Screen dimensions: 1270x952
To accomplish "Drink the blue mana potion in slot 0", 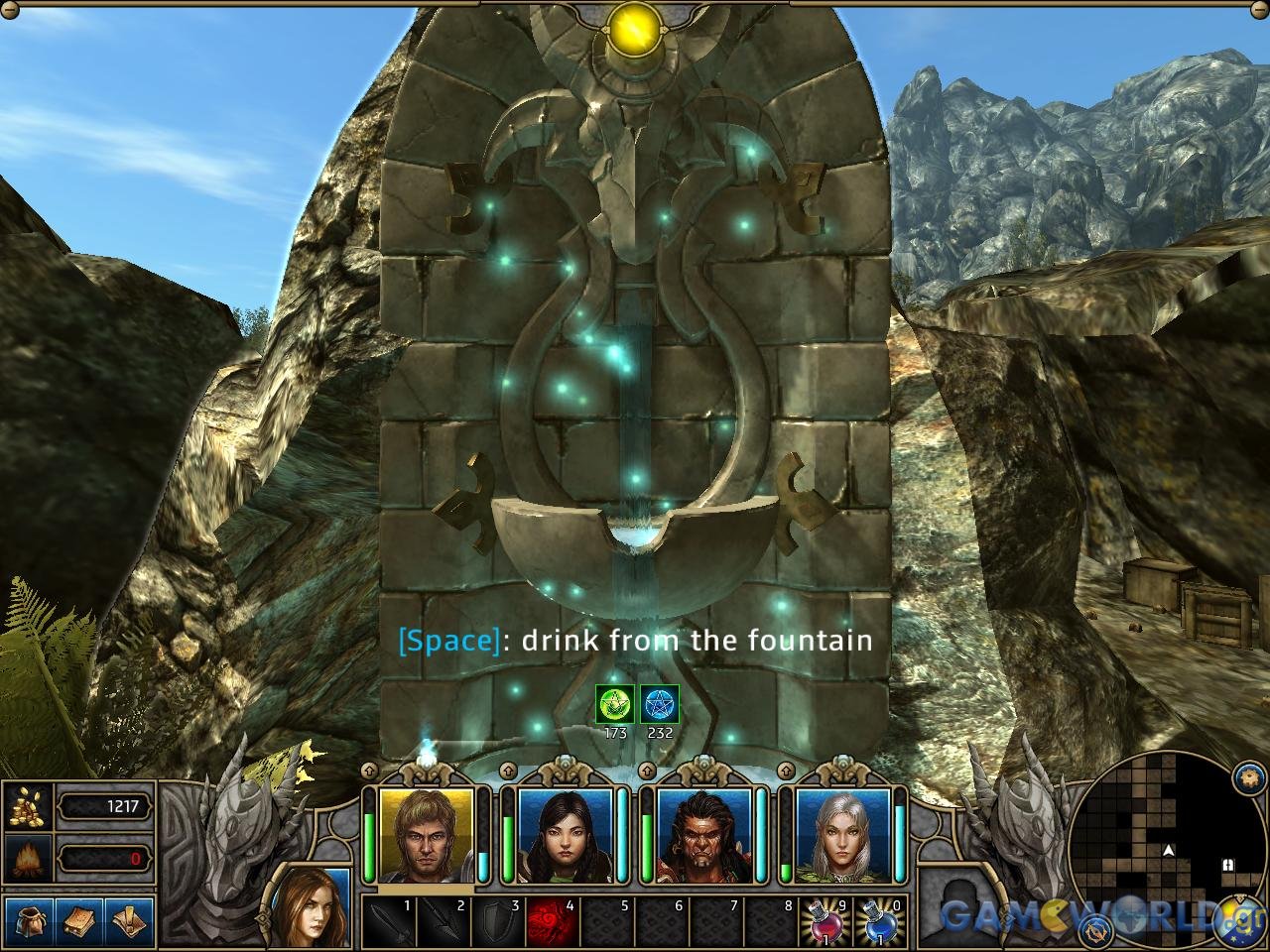I will tap(879, 923).
